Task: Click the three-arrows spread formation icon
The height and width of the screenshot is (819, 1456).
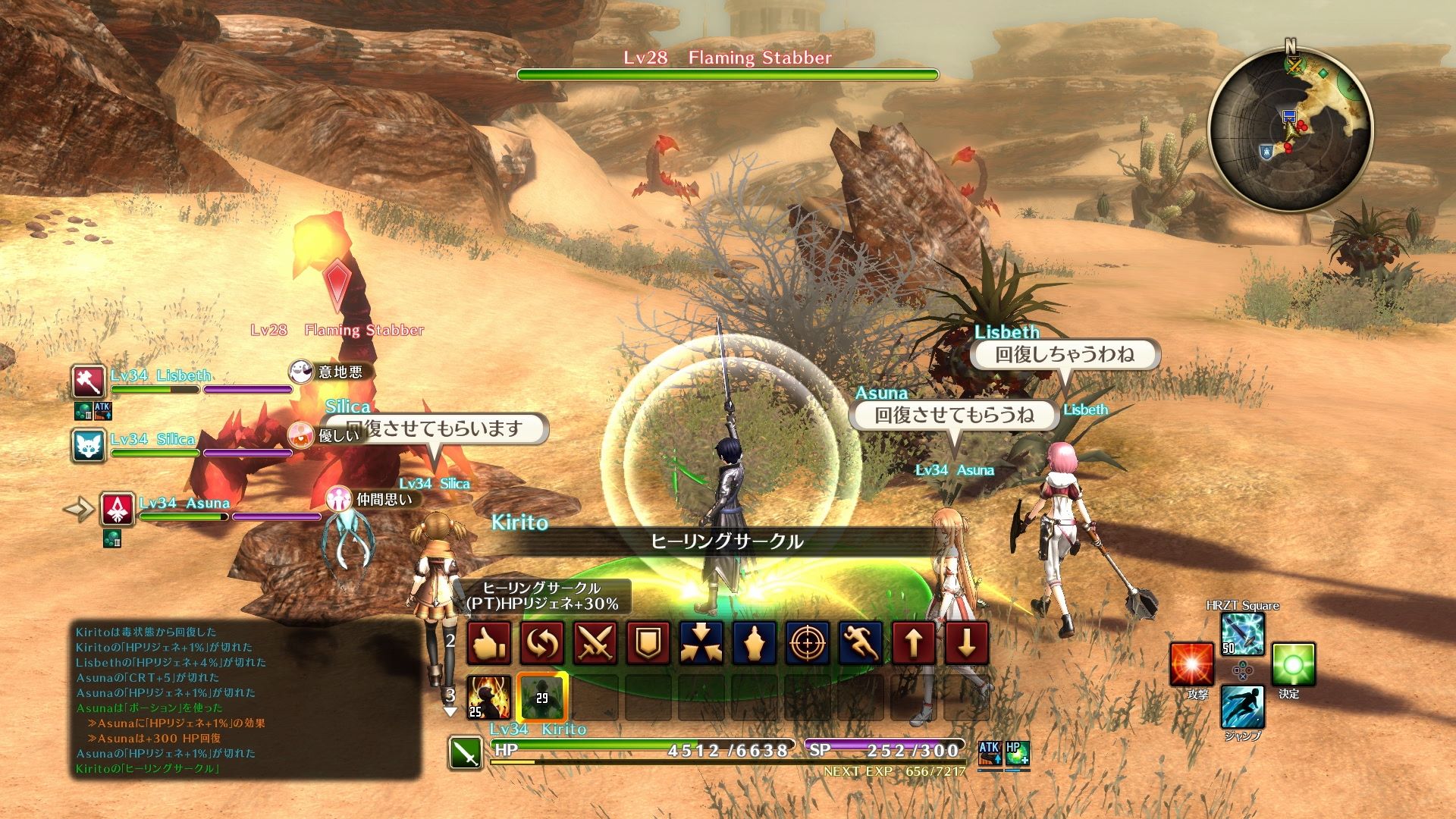Action: click(x=701, y=641)
